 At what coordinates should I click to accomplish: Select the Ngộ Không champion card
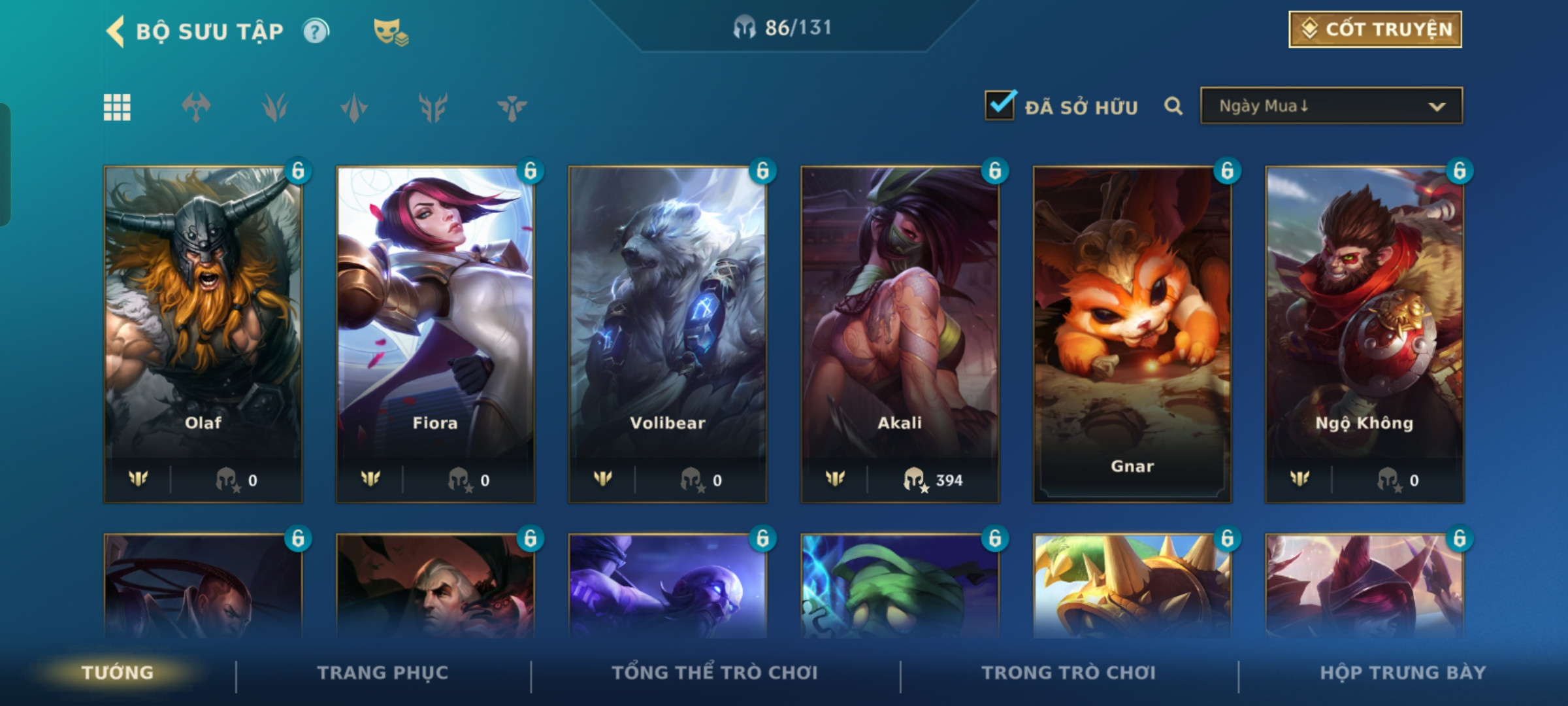click(1364, 333)
